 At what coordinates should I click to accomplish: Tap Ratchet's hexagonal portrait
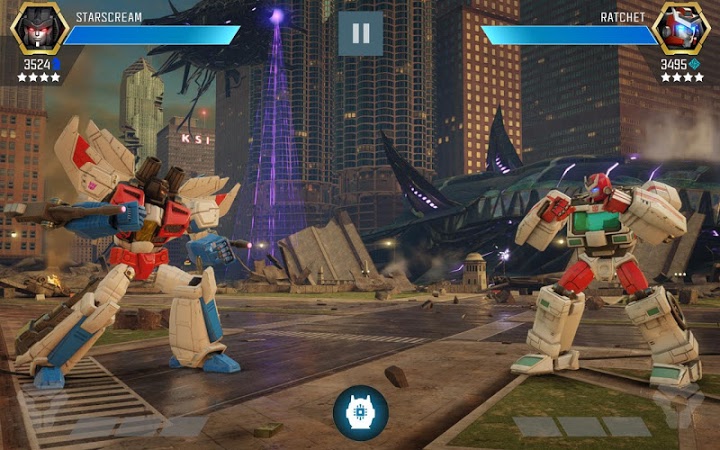click(681, 28)
